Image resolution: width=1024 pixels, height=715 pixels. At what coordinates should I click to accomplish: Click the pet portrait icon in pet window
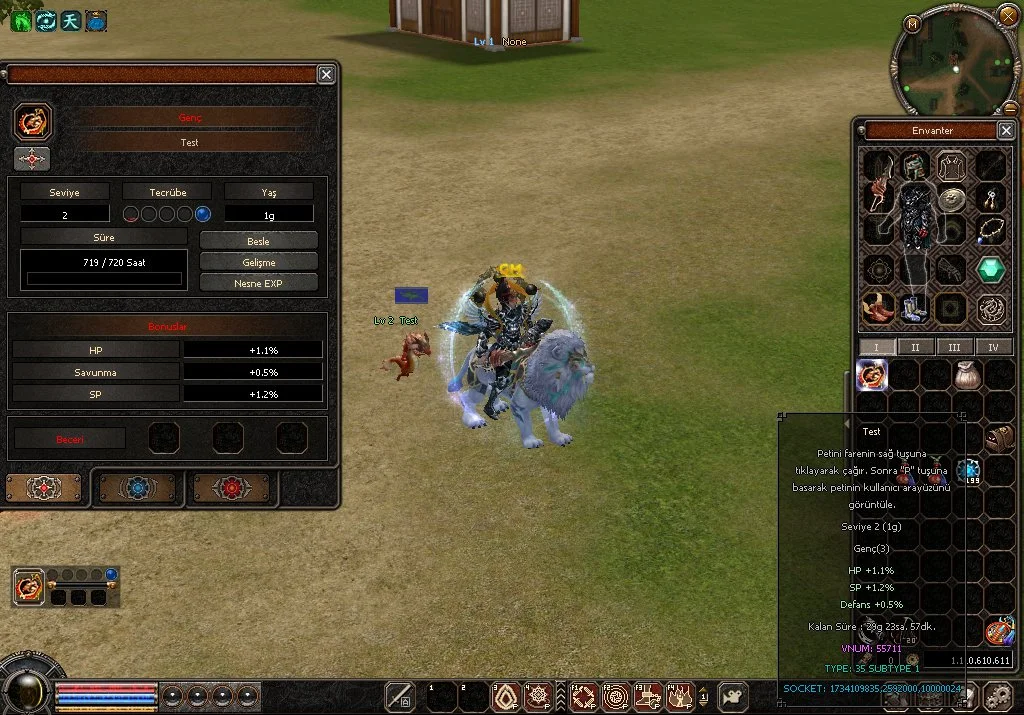tap(32, 122)
